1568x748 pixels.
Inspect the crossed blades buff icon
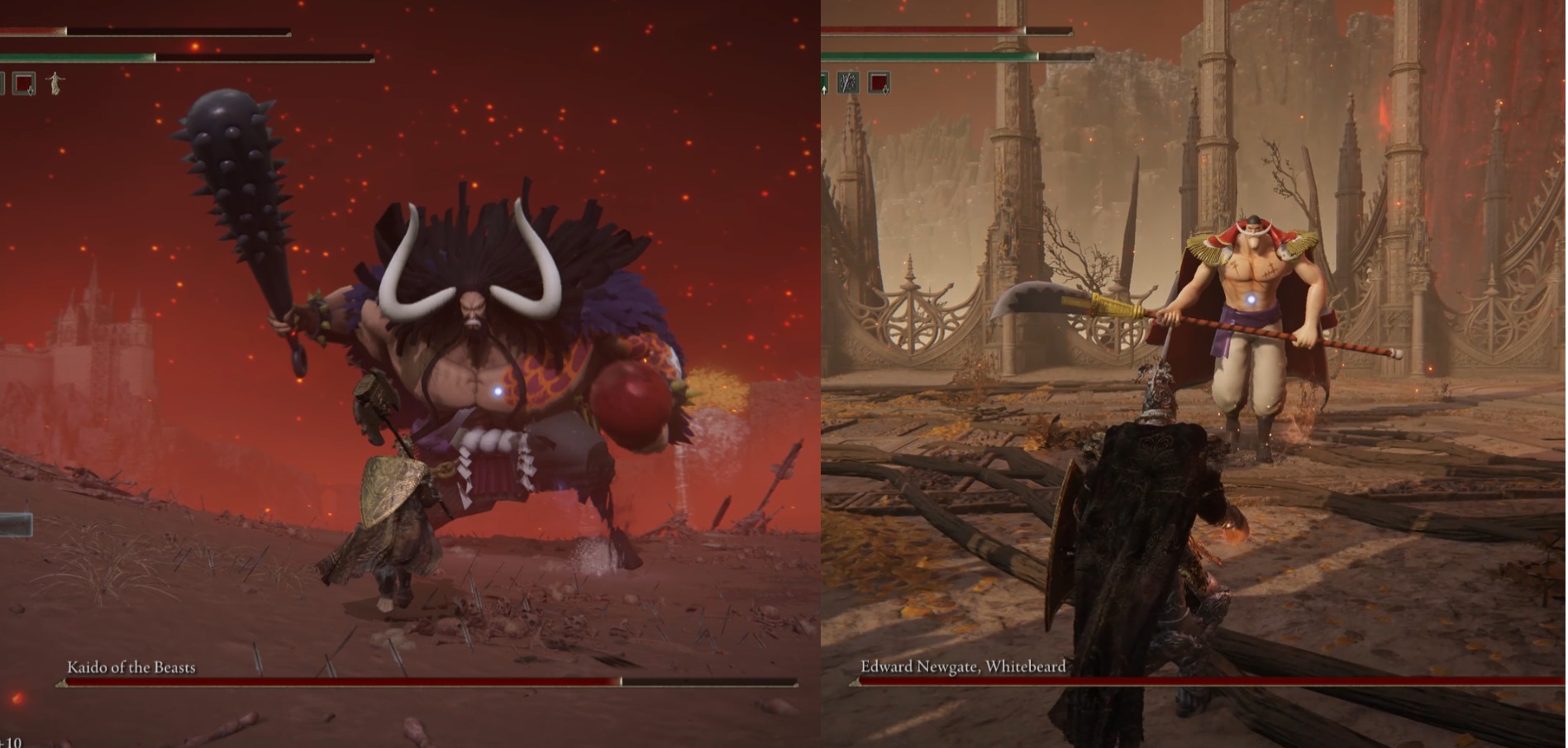pos(848,82)
